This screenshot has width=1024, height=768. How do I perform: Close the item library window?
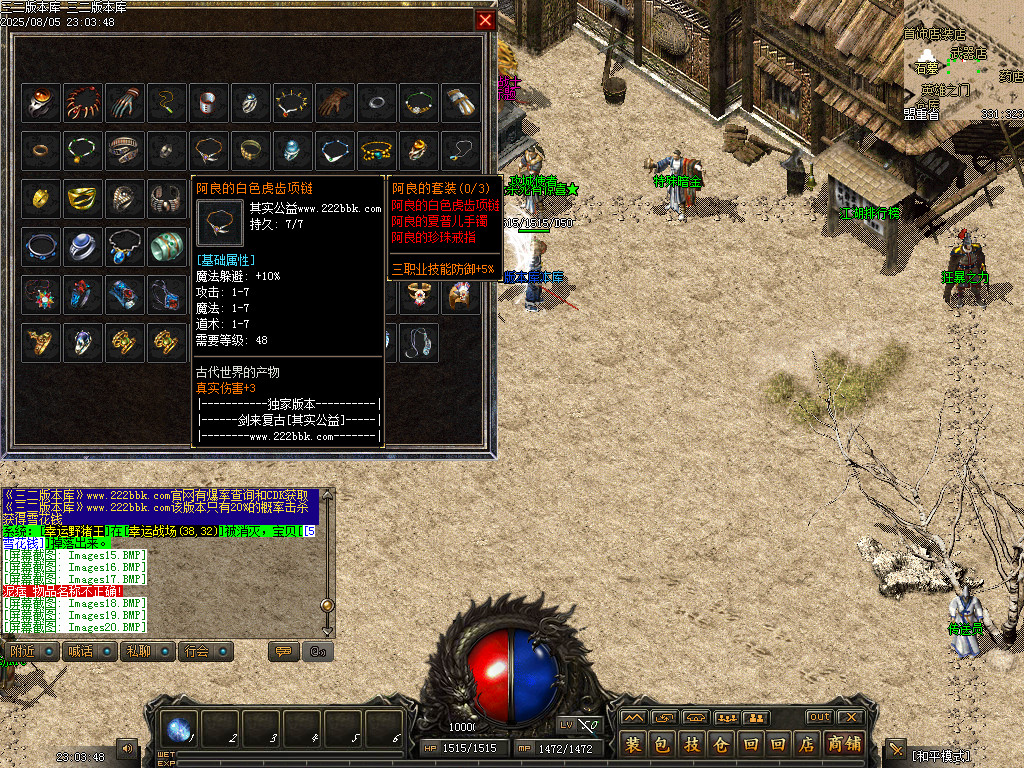(x=486, y=20)
